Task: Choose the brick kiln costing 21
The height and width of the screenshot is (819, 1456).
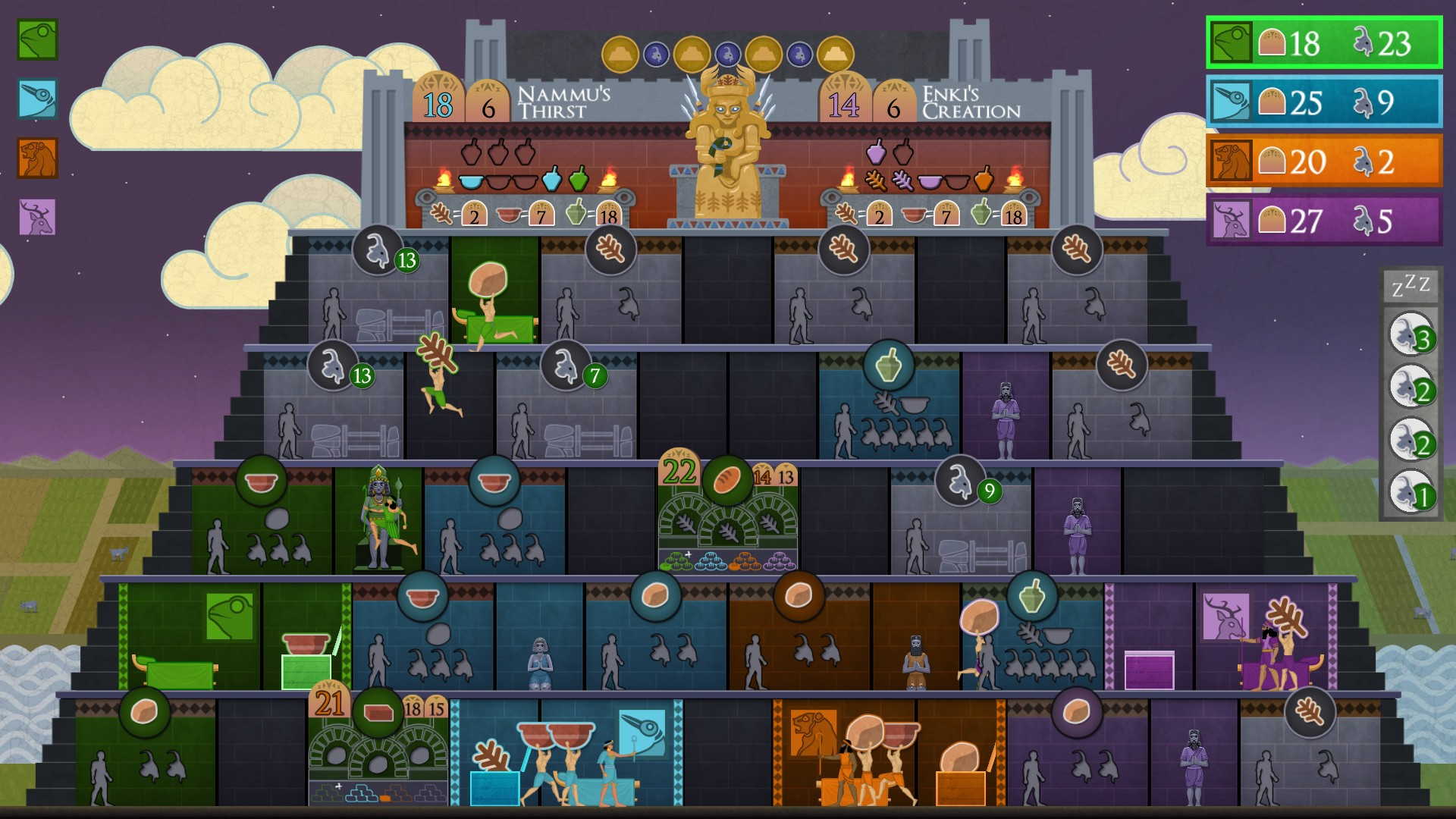Action: click(378, 751)
